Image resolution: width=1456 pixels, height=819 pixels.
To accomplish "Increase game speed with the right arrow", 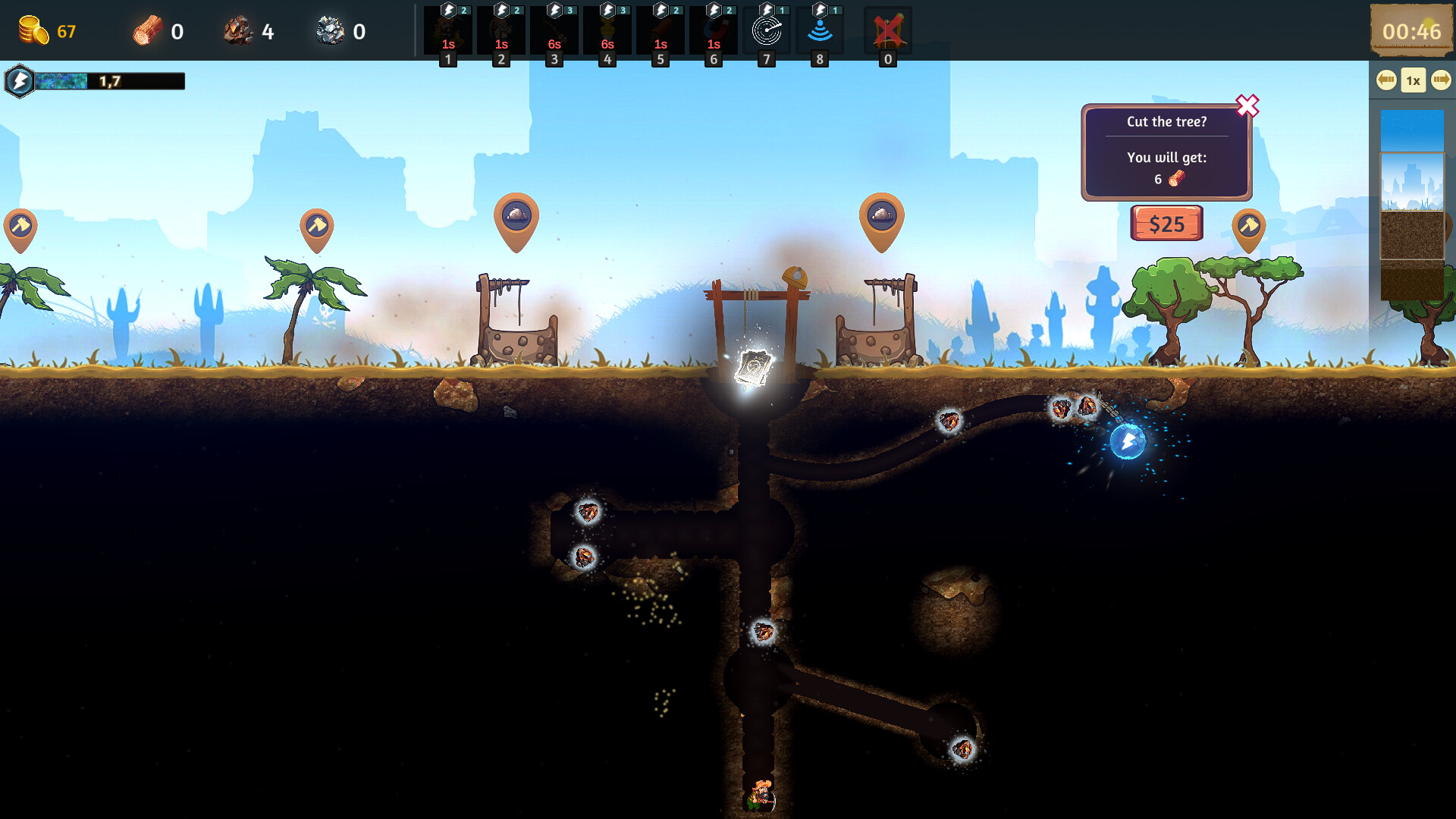I will tap(1439, 79).
